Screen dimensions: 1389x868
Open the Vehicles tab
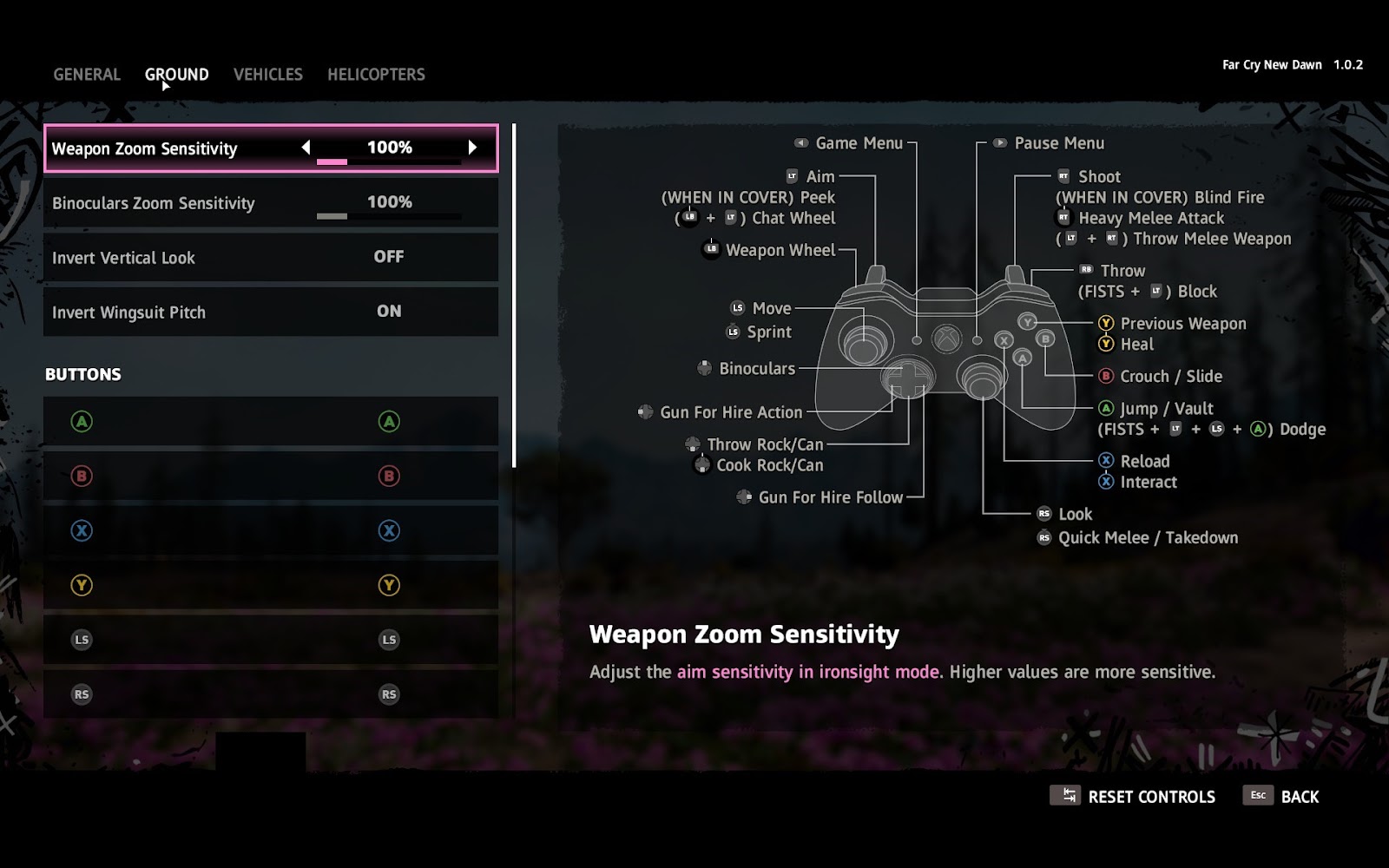[267, 75]
